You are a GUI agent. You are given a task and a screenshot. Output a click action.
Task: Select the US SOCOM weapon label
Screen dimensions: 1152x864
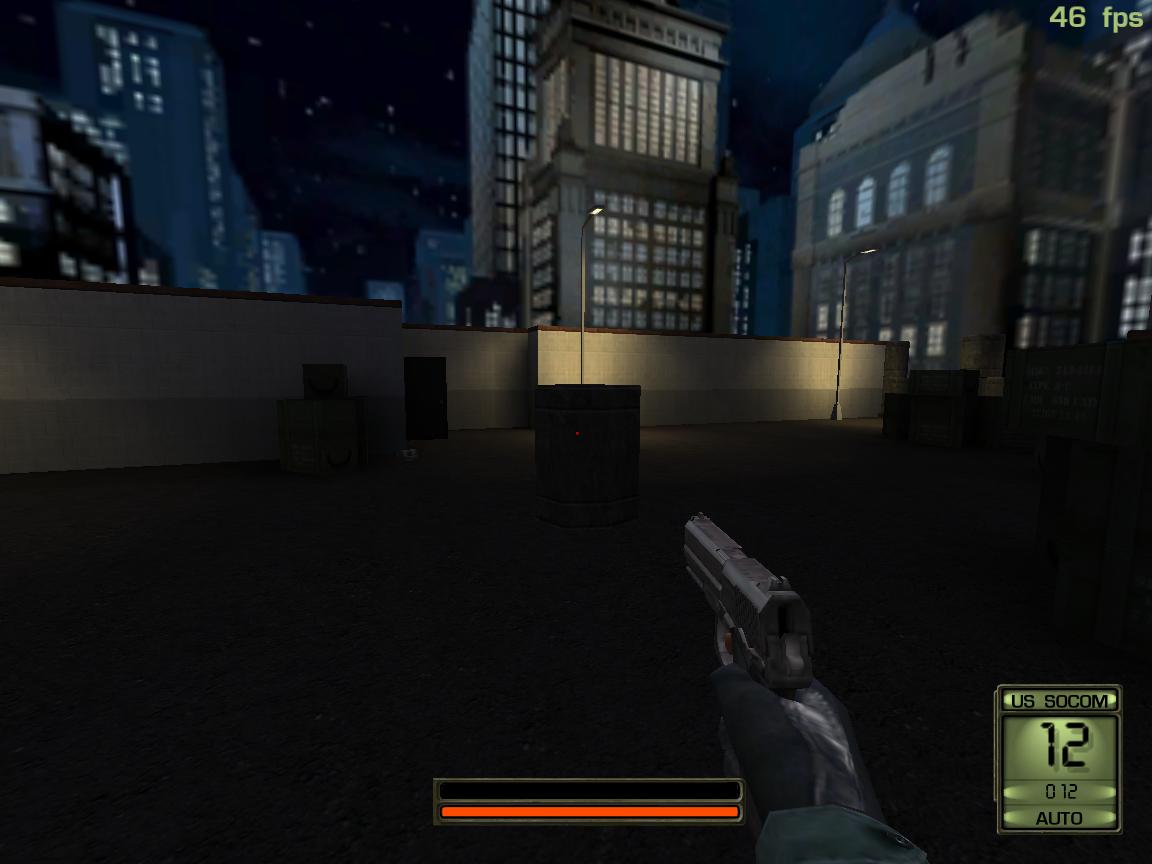coord(1059,701)
